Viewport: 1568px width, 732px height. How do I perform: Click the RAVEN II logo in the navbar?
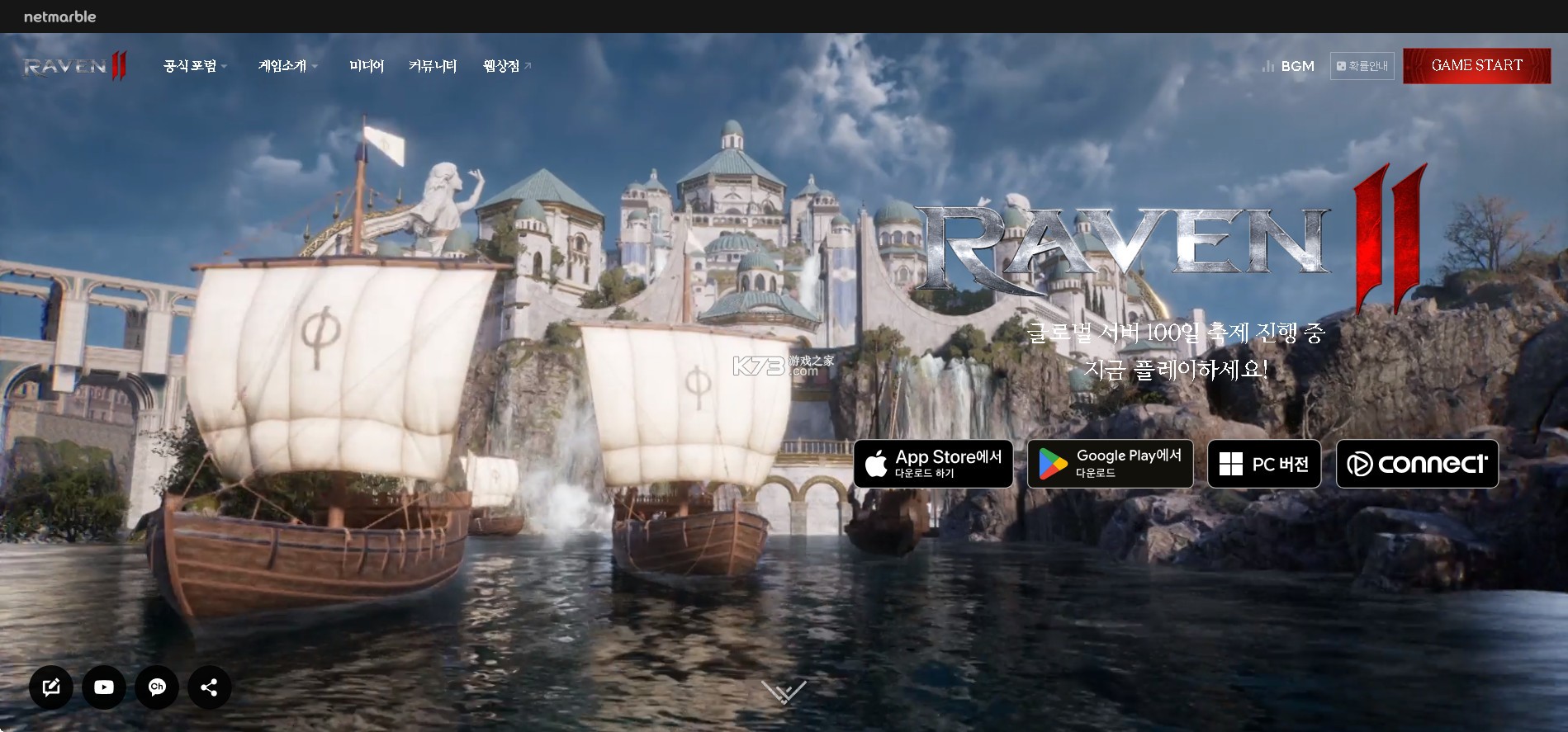coord(73,66)
